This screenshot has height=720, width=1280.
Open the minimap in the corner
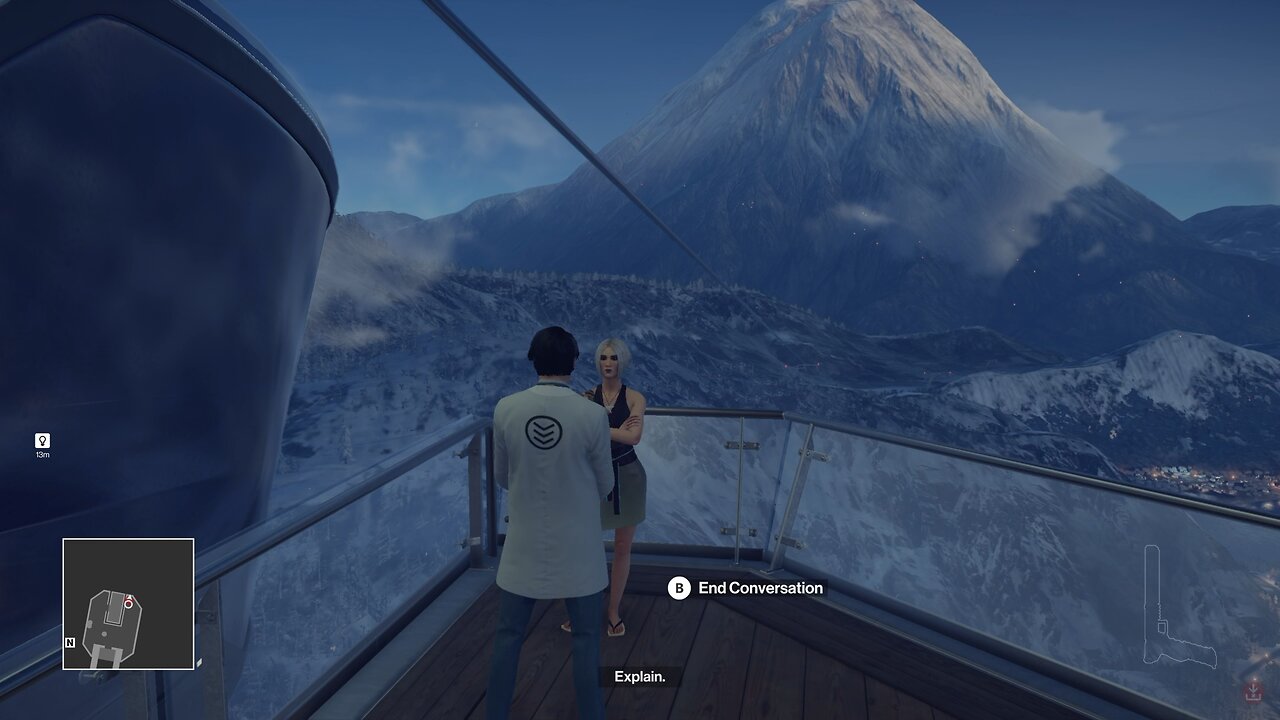[128, 604]
